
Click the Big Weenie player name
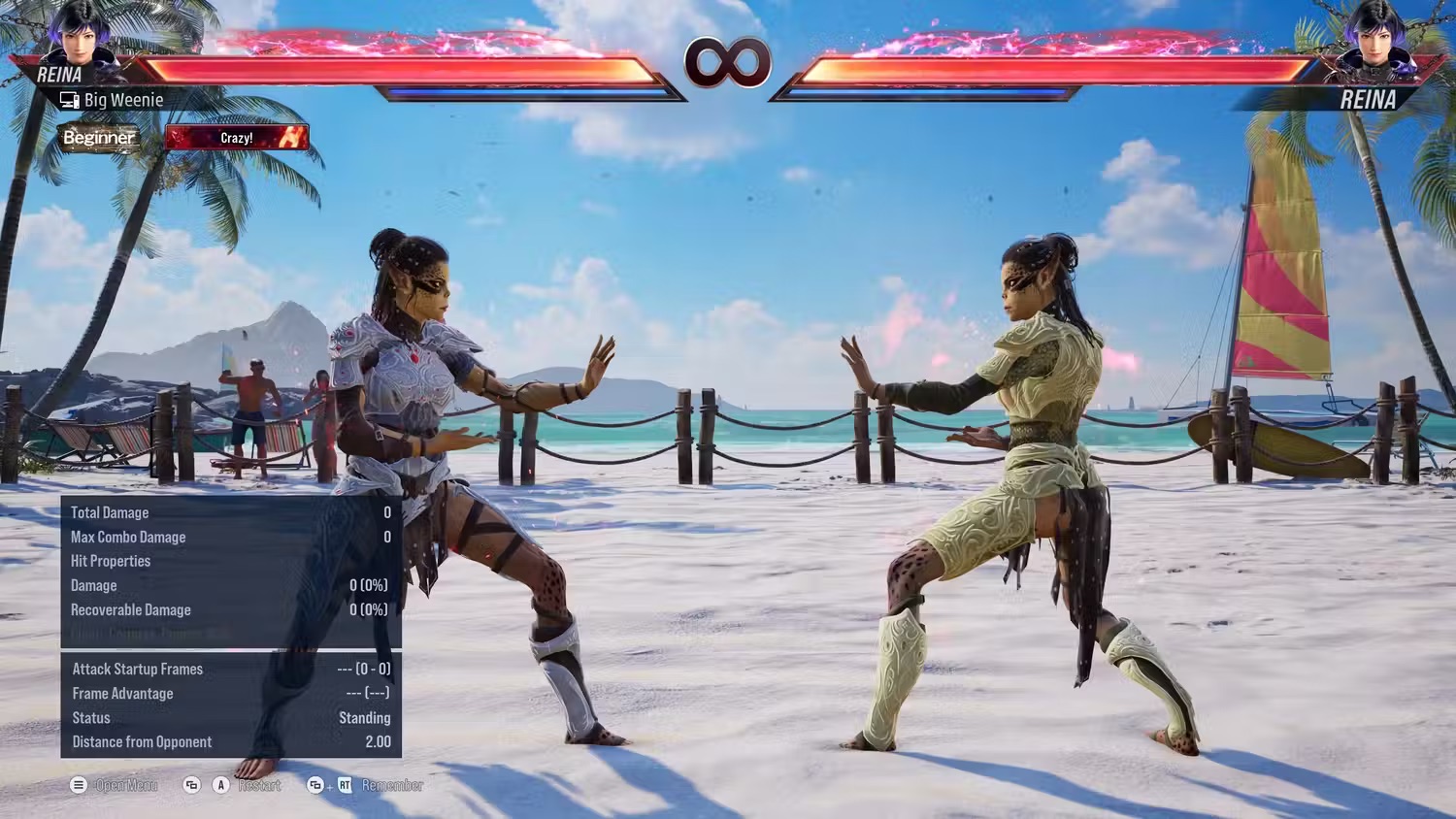[123, 99]
